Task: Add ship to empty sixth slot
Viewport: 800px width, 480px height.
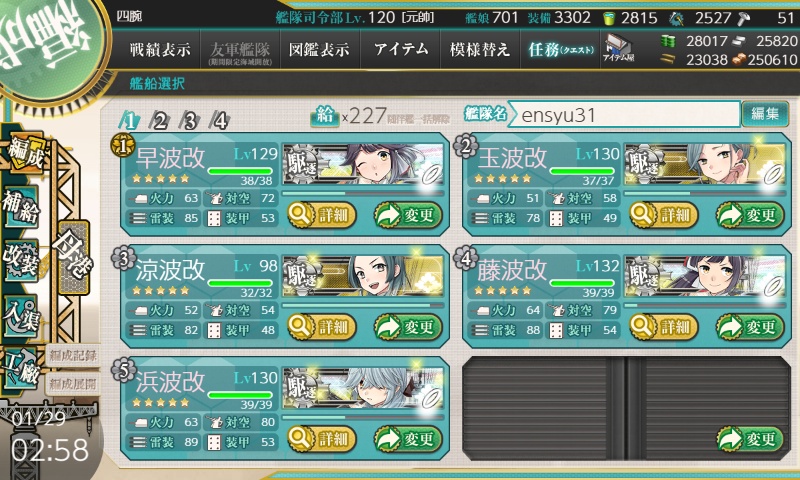Action: click(749, 438)
